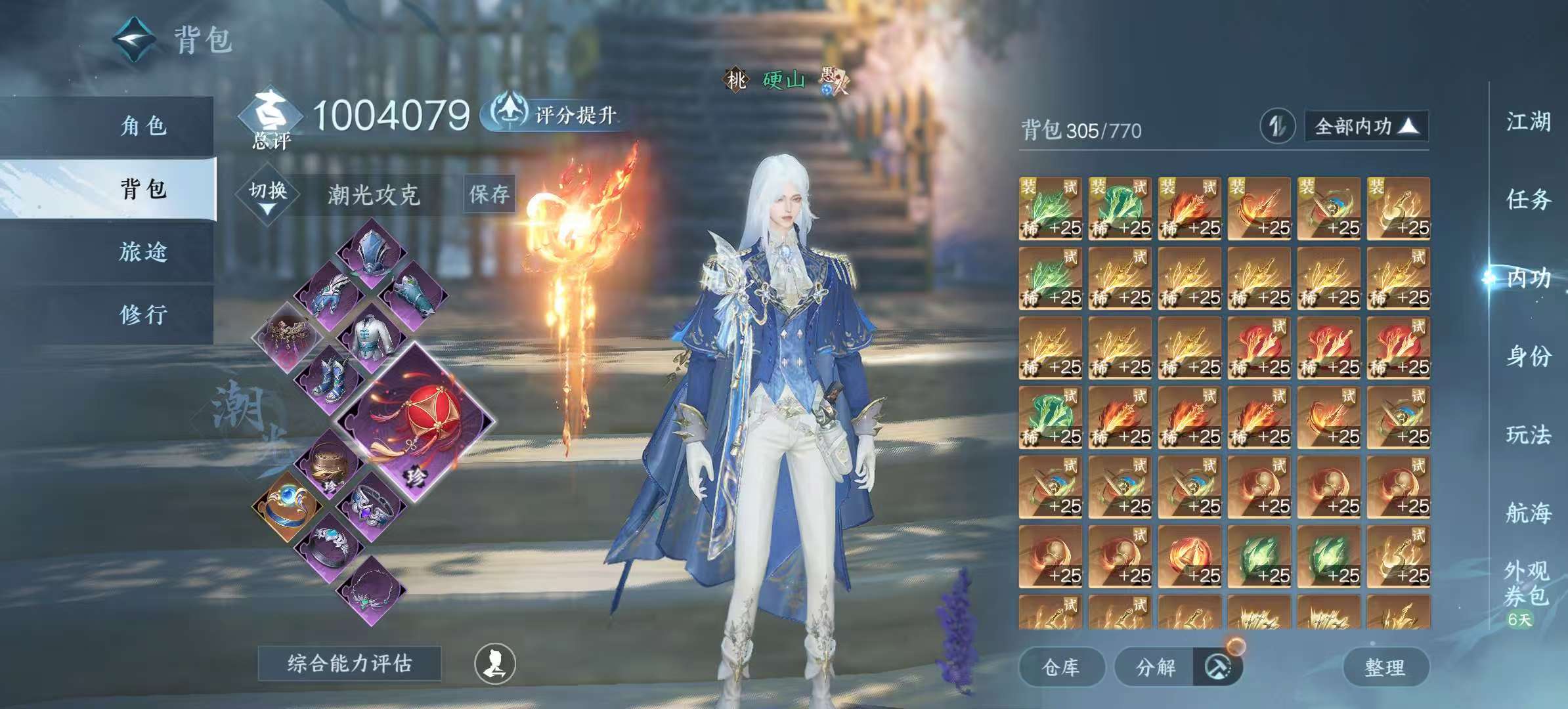Go to the 任务 quests menu
Viewport: 1568px width, 709px height.
(1528, 199)
